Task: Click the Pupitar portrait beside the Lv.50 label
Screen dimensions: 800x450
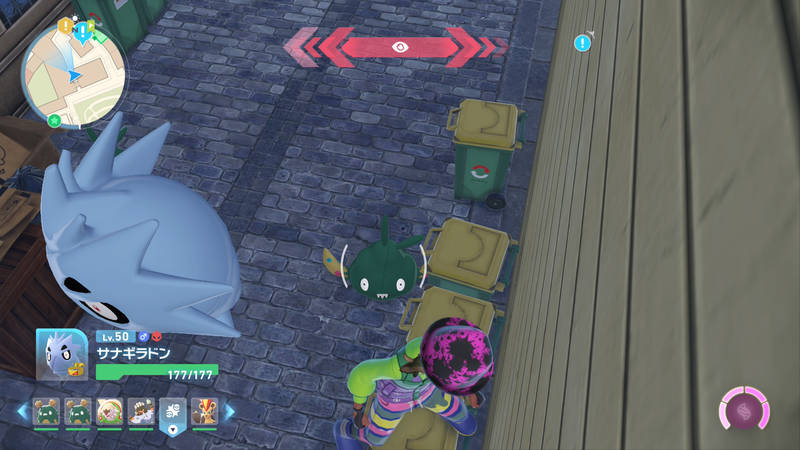Action: point(63,354)
